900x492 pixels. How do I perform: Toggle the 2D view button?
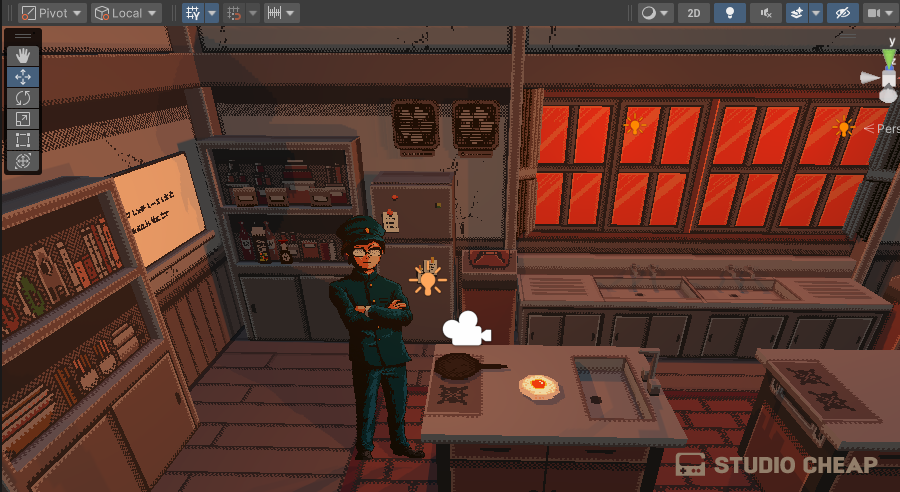click(694, 13)
